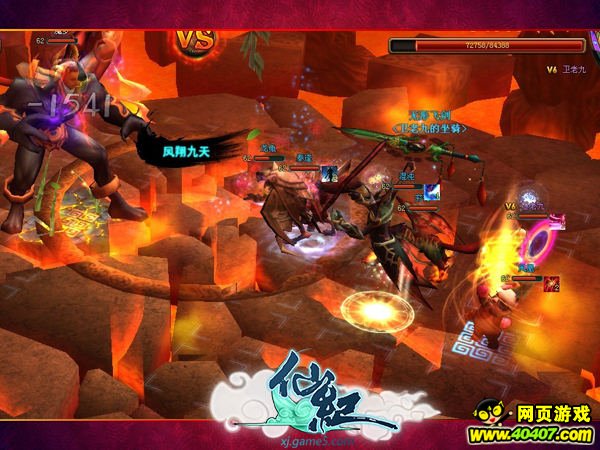
Task: Click the red buff icon near the fire caster
Action: (x=551, y=285)
